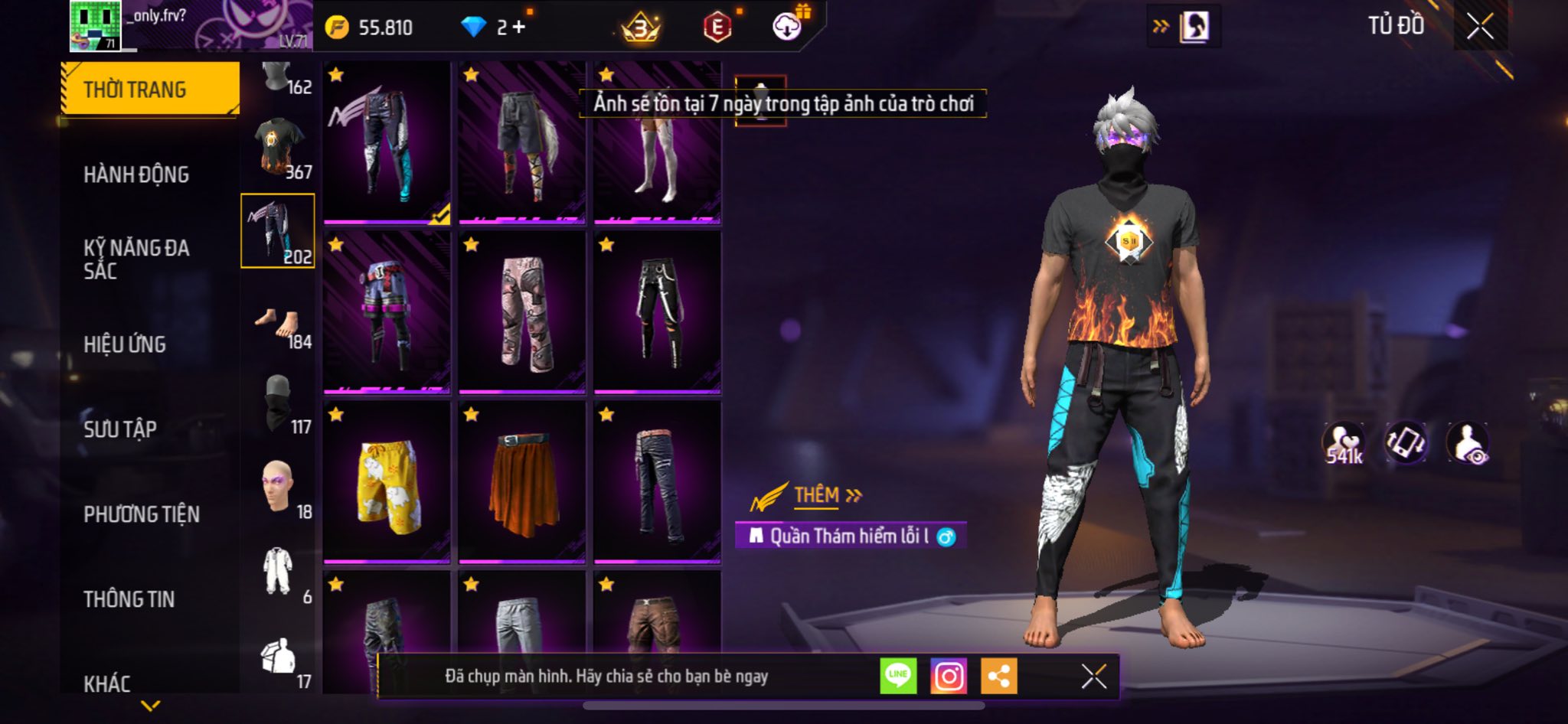Close the TỦ ĐỒ wardrobe screen
Viewport: 1568px width, 724px height.
[x=1481, y=27]
